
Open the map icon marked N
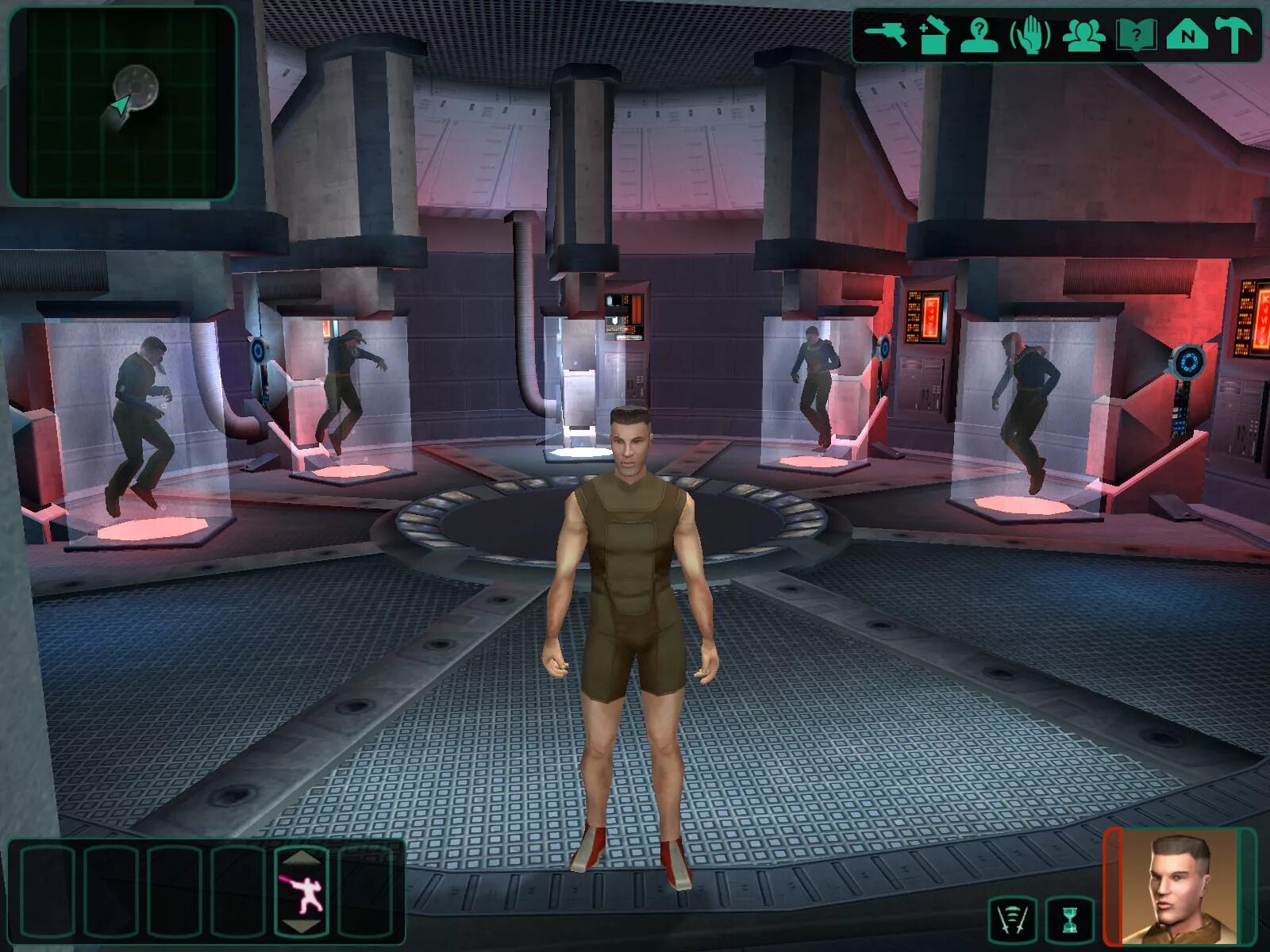pyautogui.click(x=1187, y=36)
